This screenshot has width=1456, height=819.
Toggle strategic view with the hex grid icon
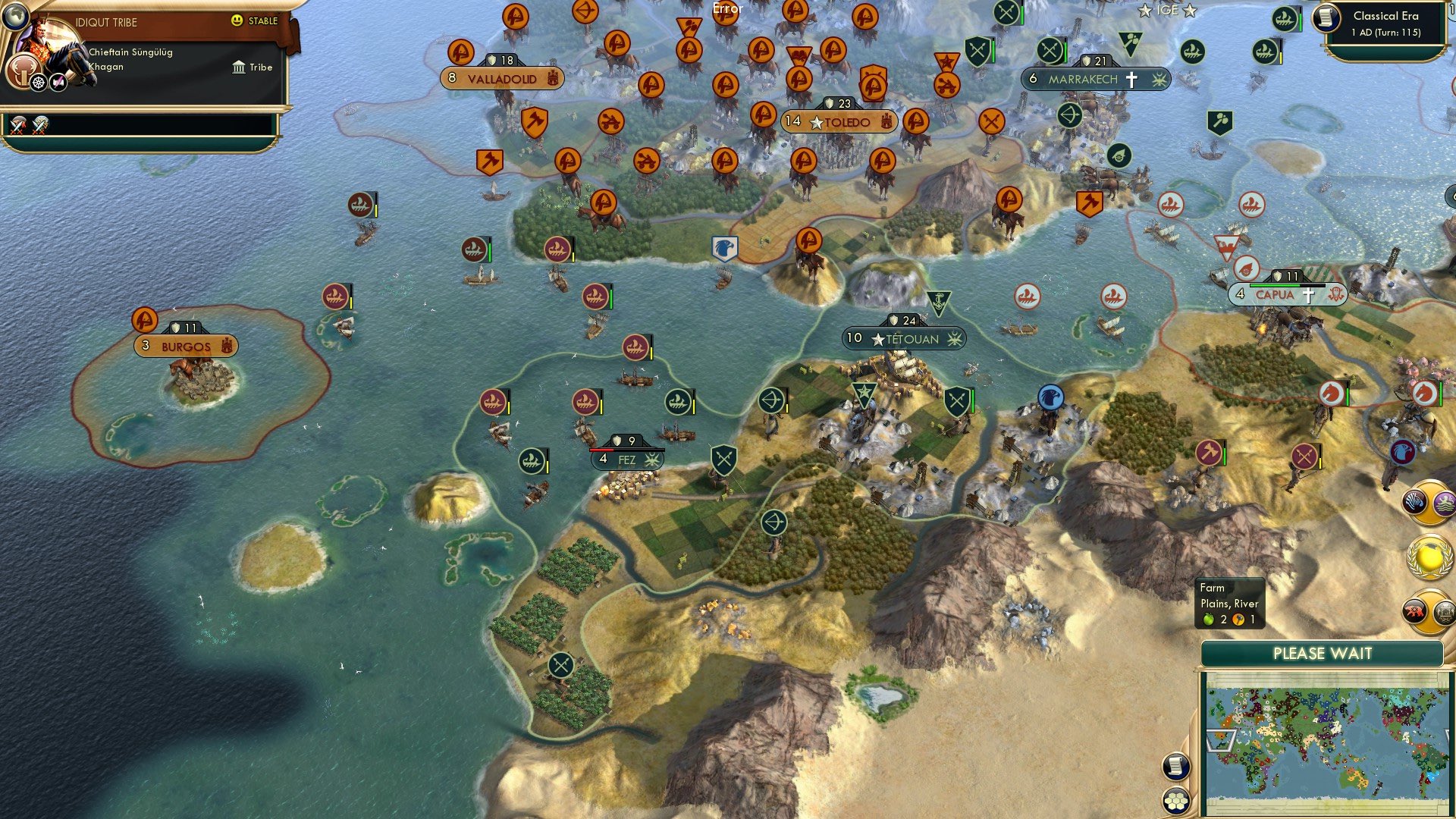(x=1175, y=802)
